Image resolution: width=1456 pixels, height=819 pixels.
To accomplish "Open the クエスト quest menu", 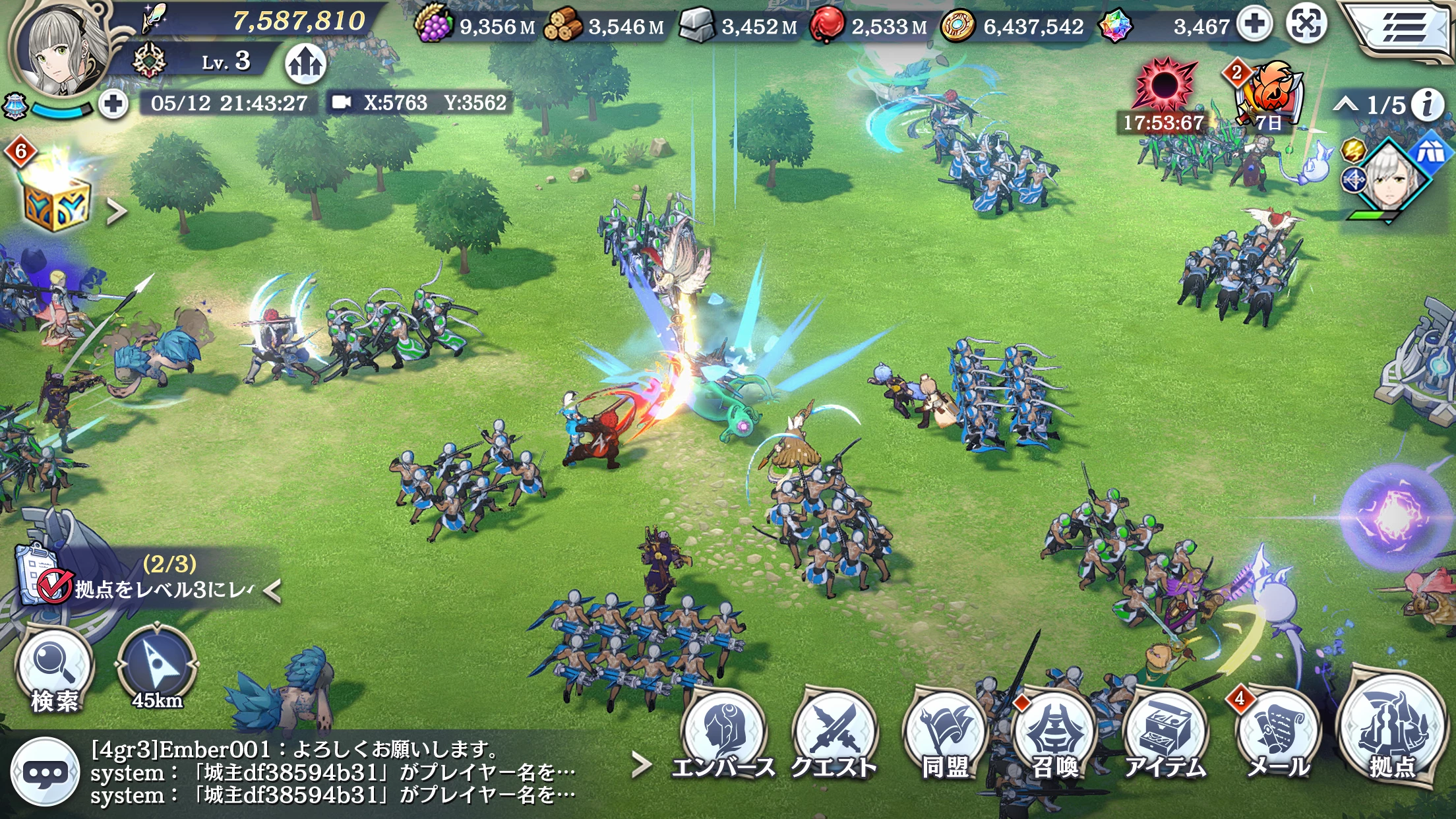I will 834,735.
